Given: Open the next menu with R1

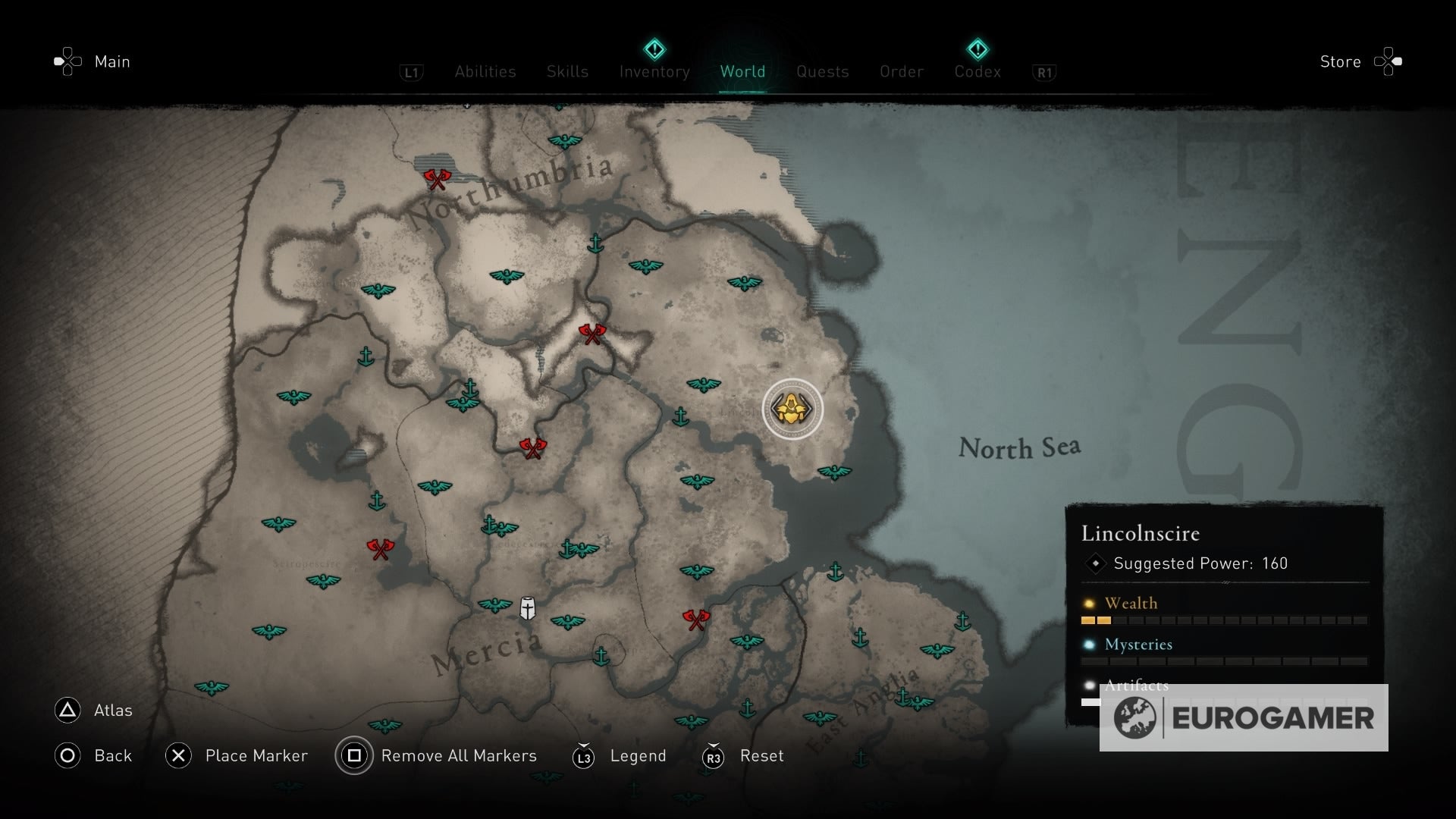Looking at the screenshot, I should tap(1044, 72).
